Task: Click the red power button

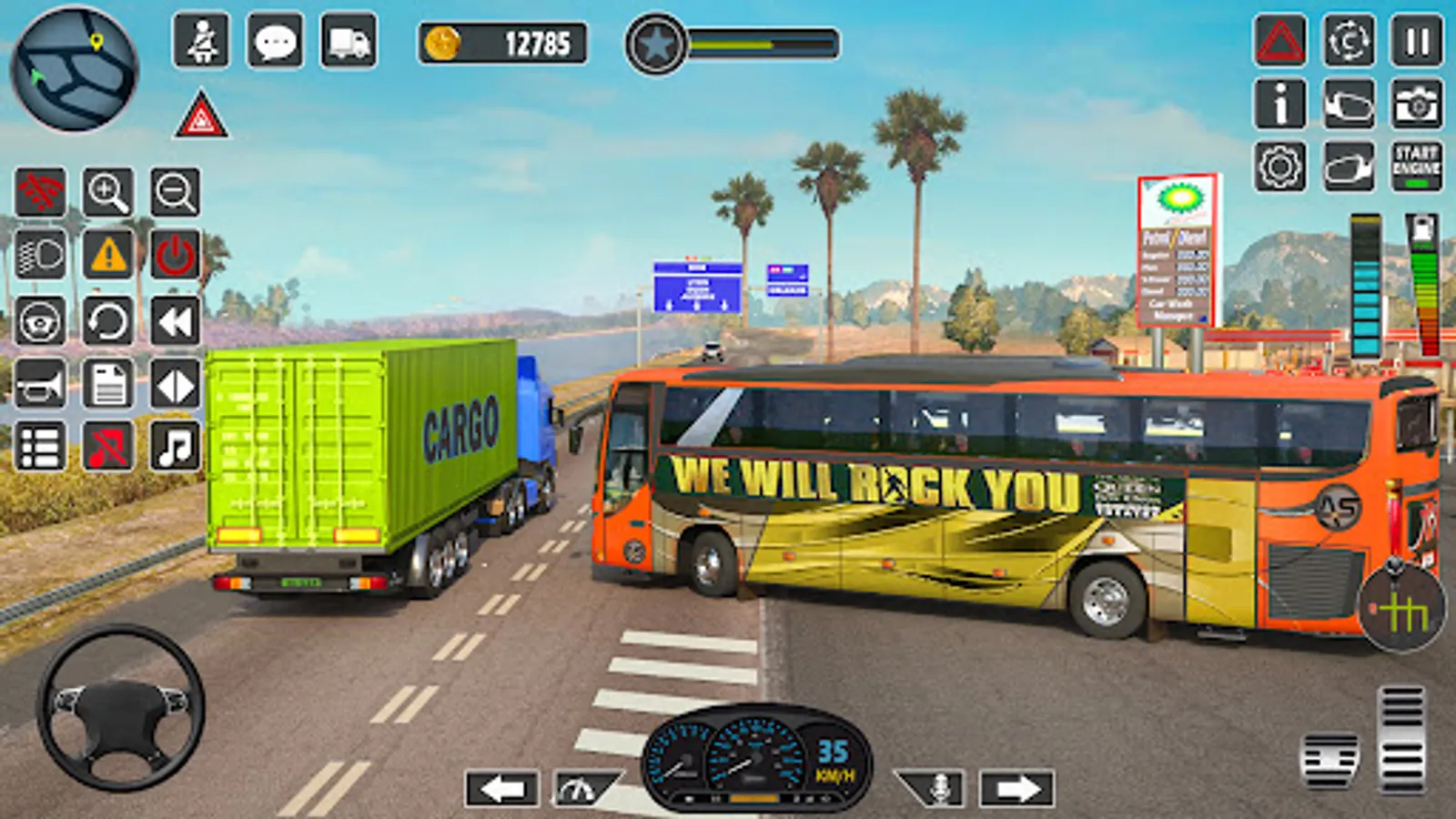Action: tap(175, 255)
